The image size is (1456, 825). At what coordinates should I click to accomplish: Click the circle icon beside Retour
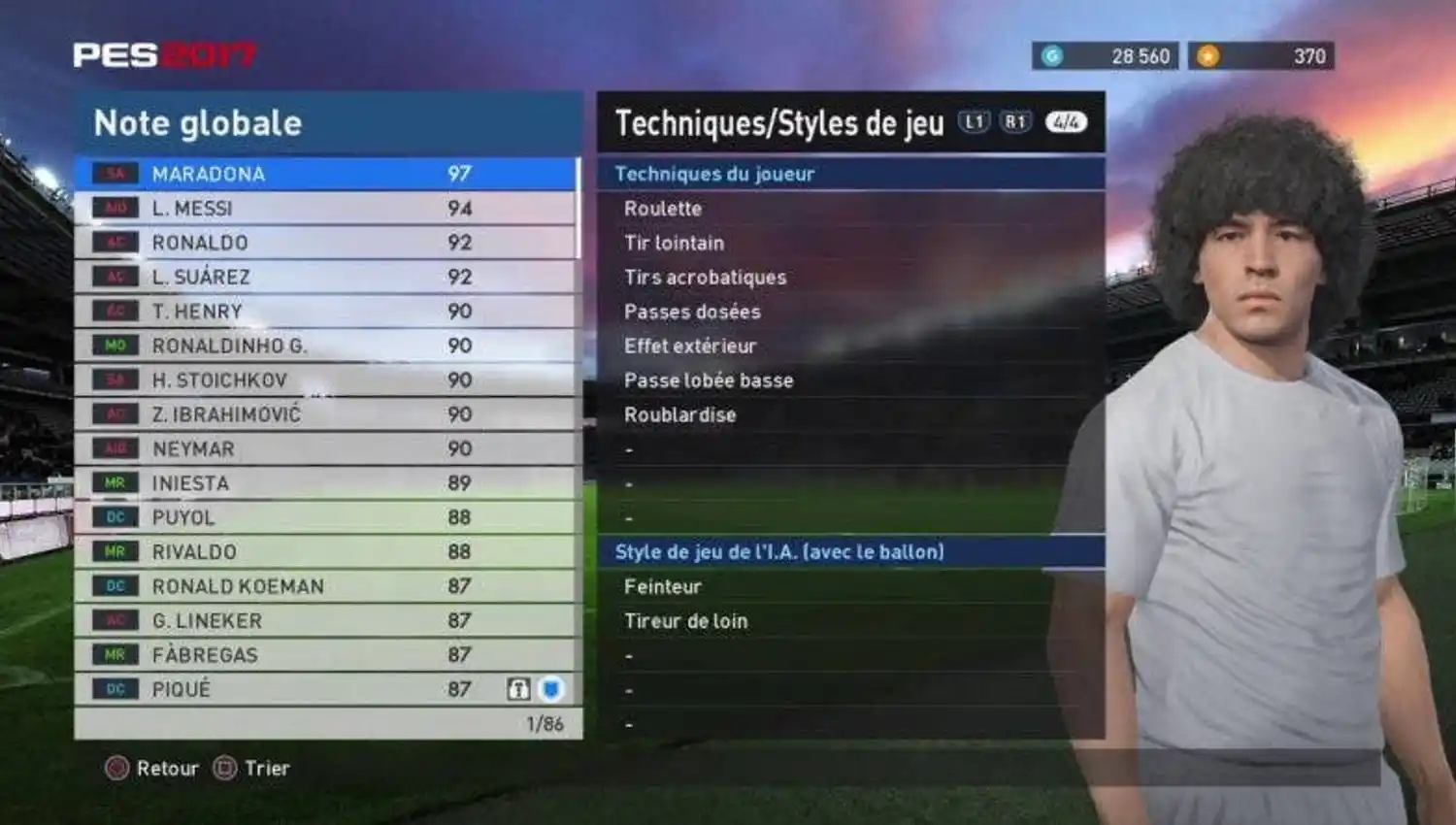pyautogui.click(x=116, y=769)
